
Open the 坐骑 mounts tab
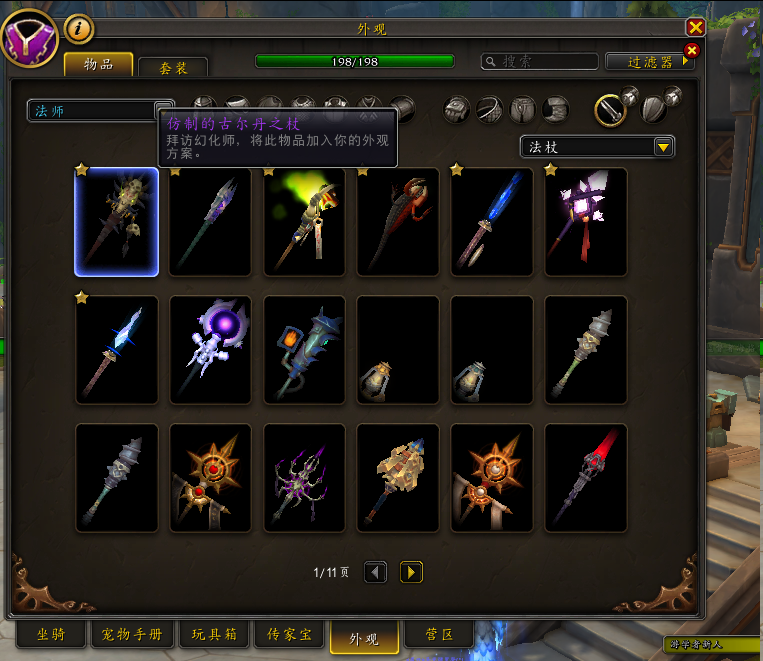52,635
